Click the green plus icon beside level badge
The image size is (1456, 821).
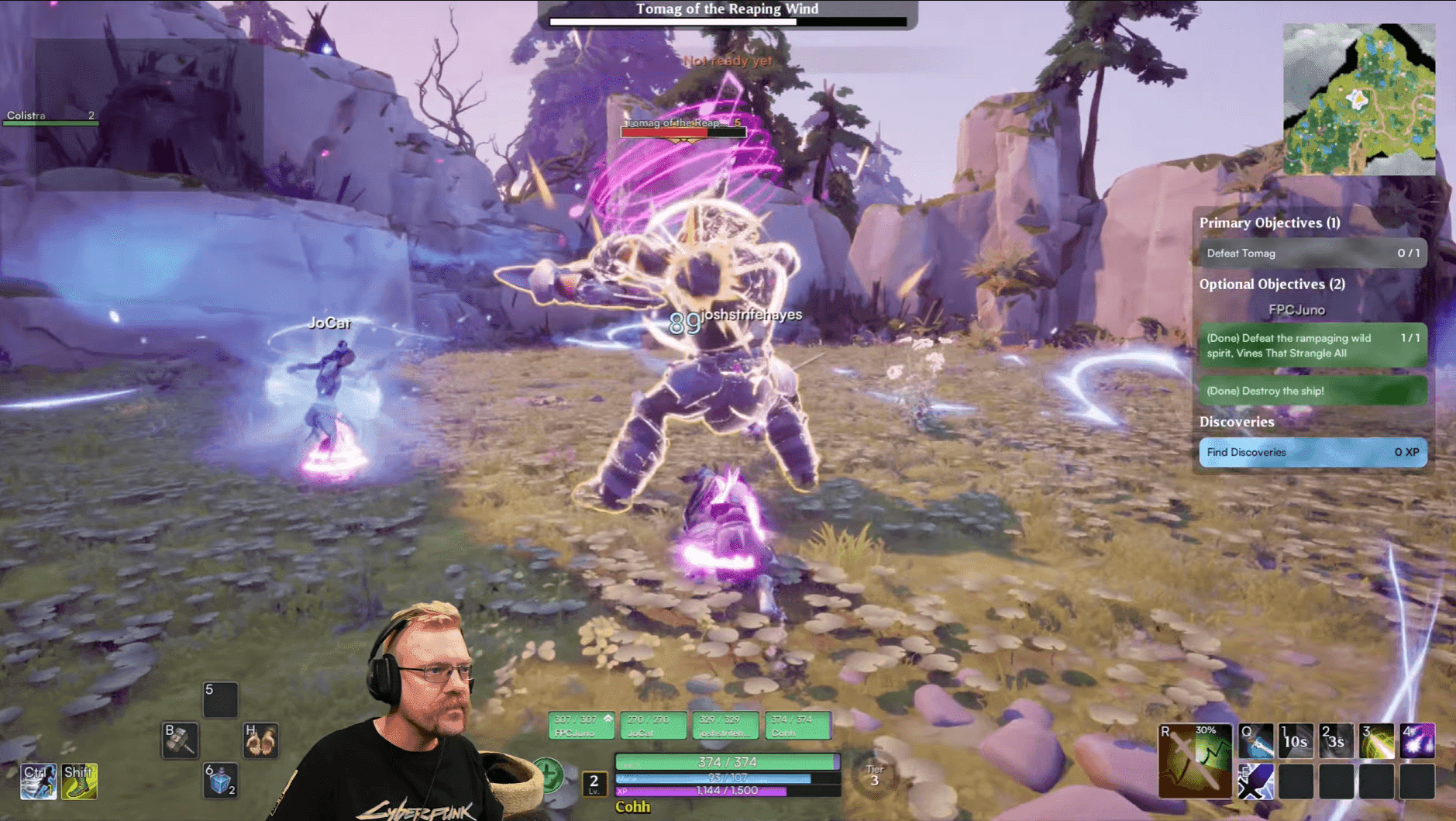tap(548, 774)
